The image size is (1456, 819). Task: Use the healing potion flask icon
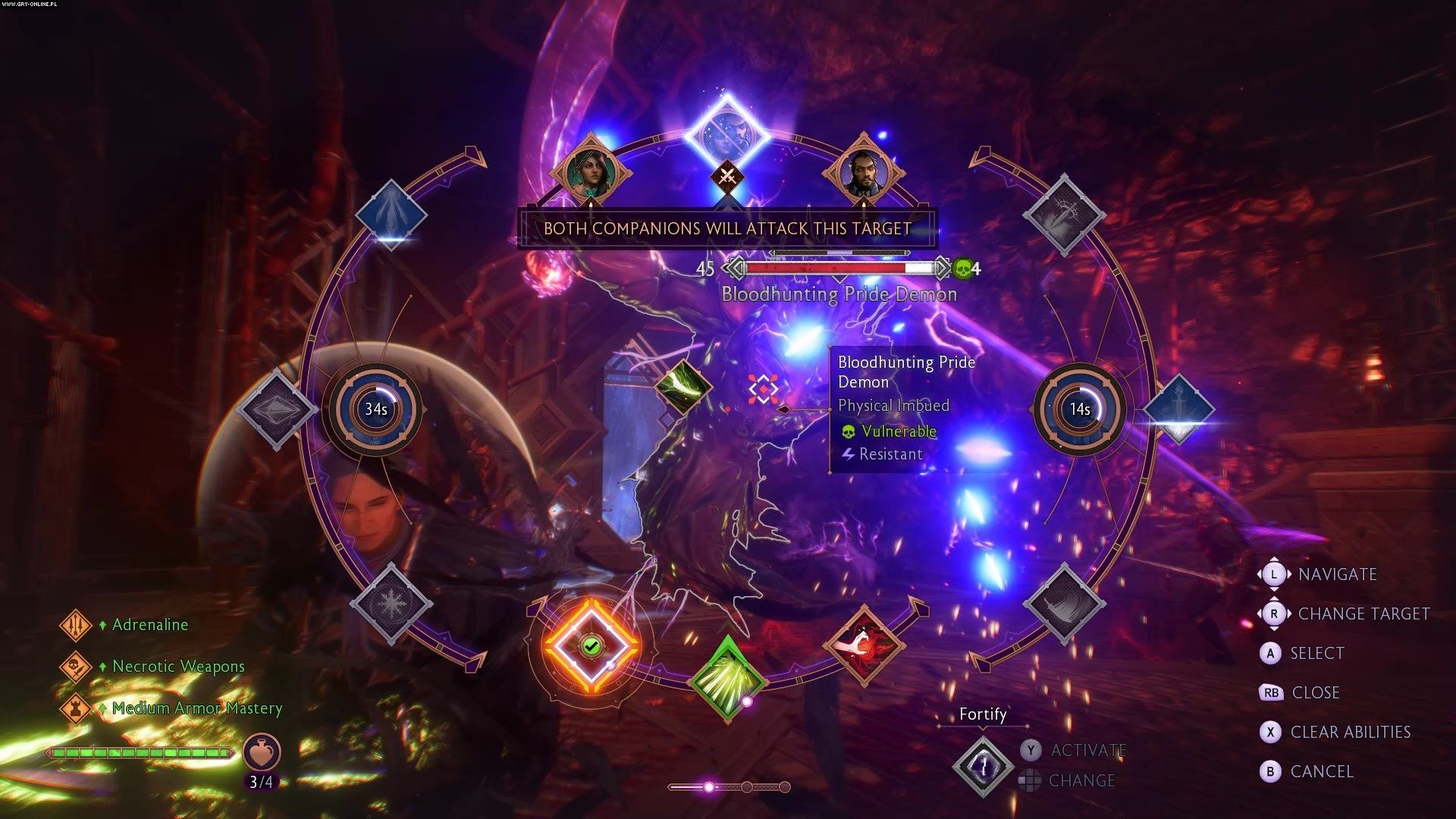tap(262, 752)
